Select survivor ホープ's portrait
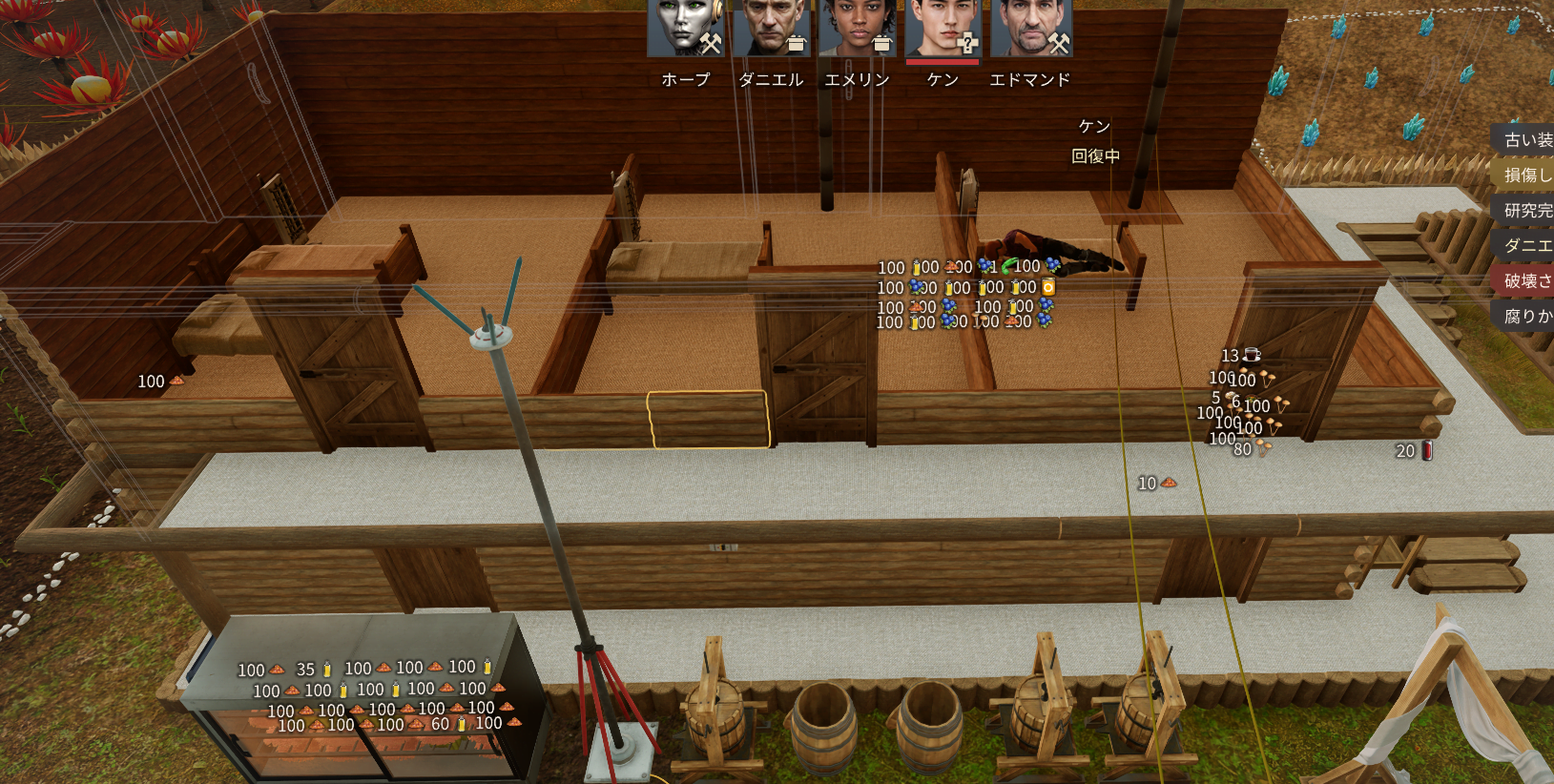Screen dimensions: 1554x784 click(x=685, y=29)
